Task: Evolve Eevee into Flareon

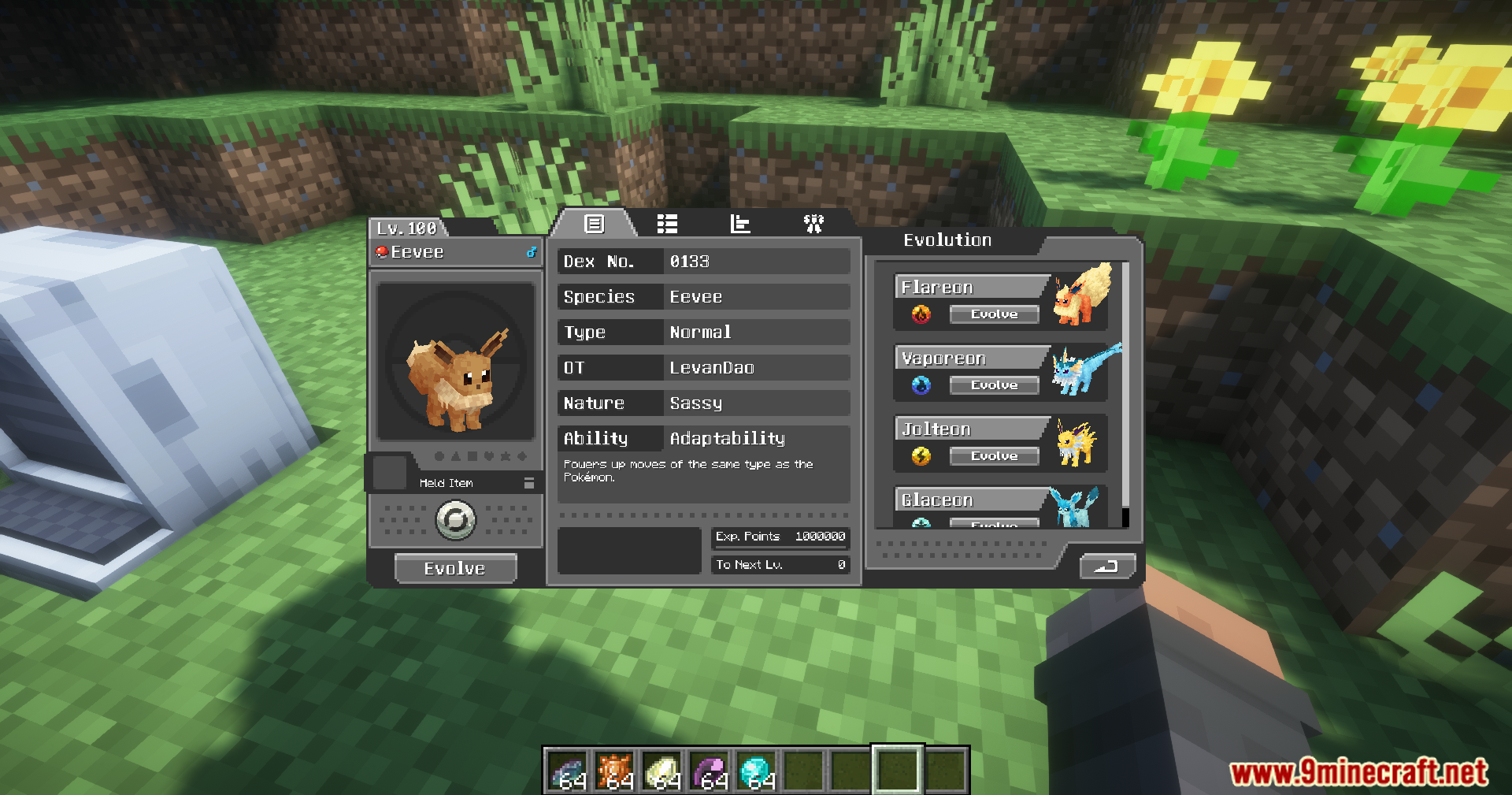Action: coord(994,314)
